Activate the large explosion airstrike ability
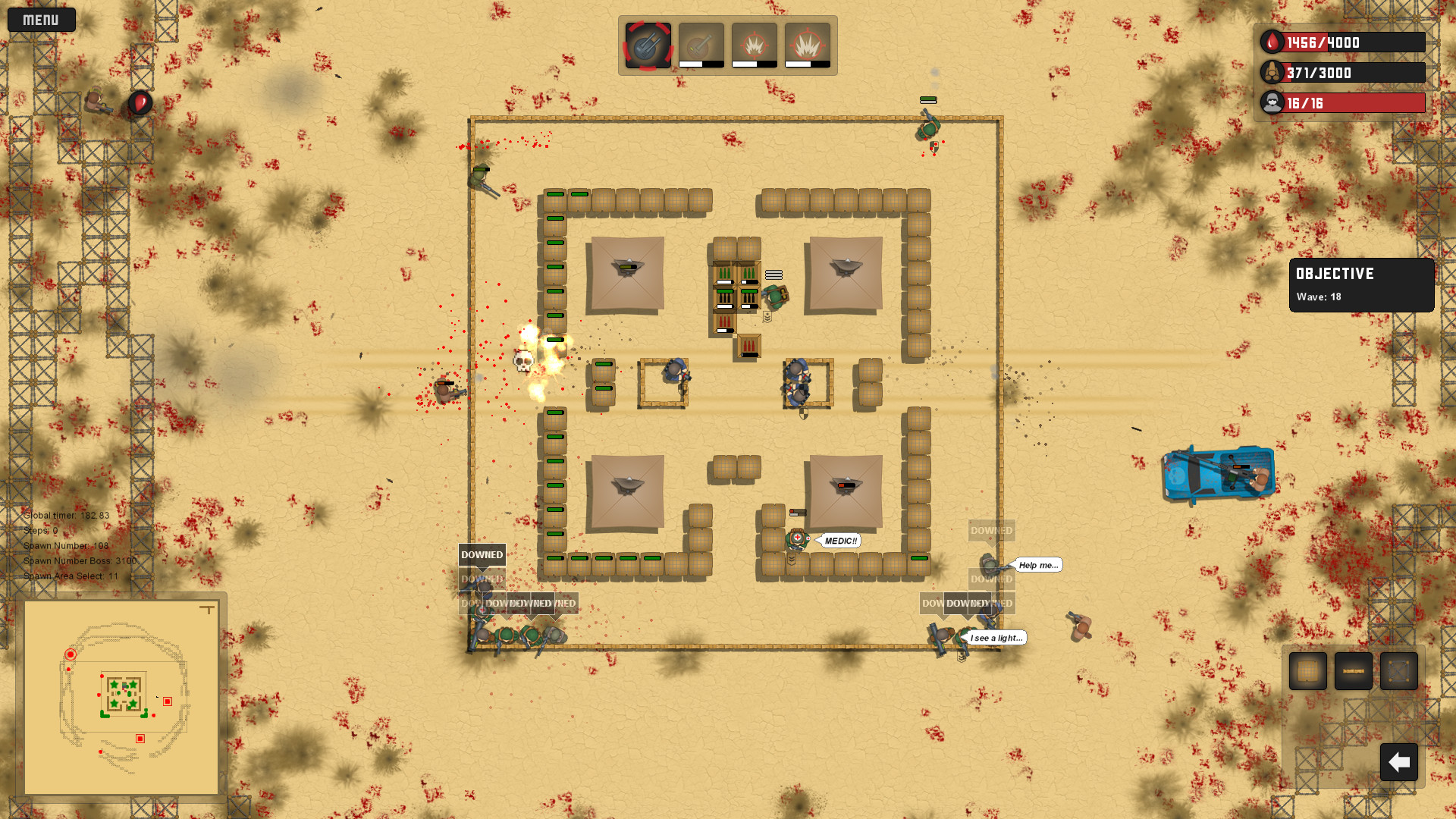The height and width of the screenshot is (819, 1456). pos(806,45)
